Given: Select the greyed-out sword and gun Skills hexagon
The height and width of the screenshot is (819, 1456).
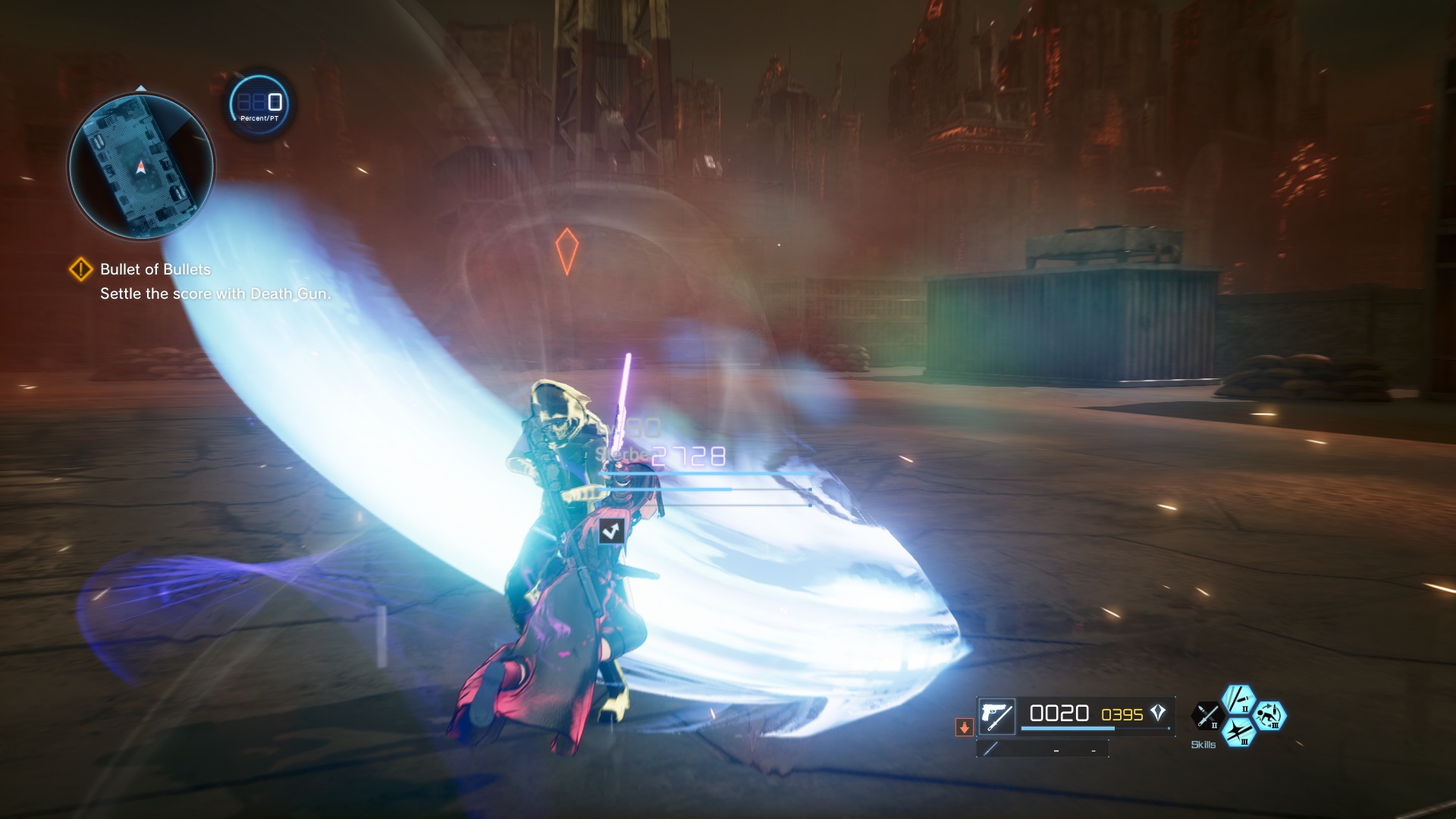Looking at the screenshot, I should 1206,716.
